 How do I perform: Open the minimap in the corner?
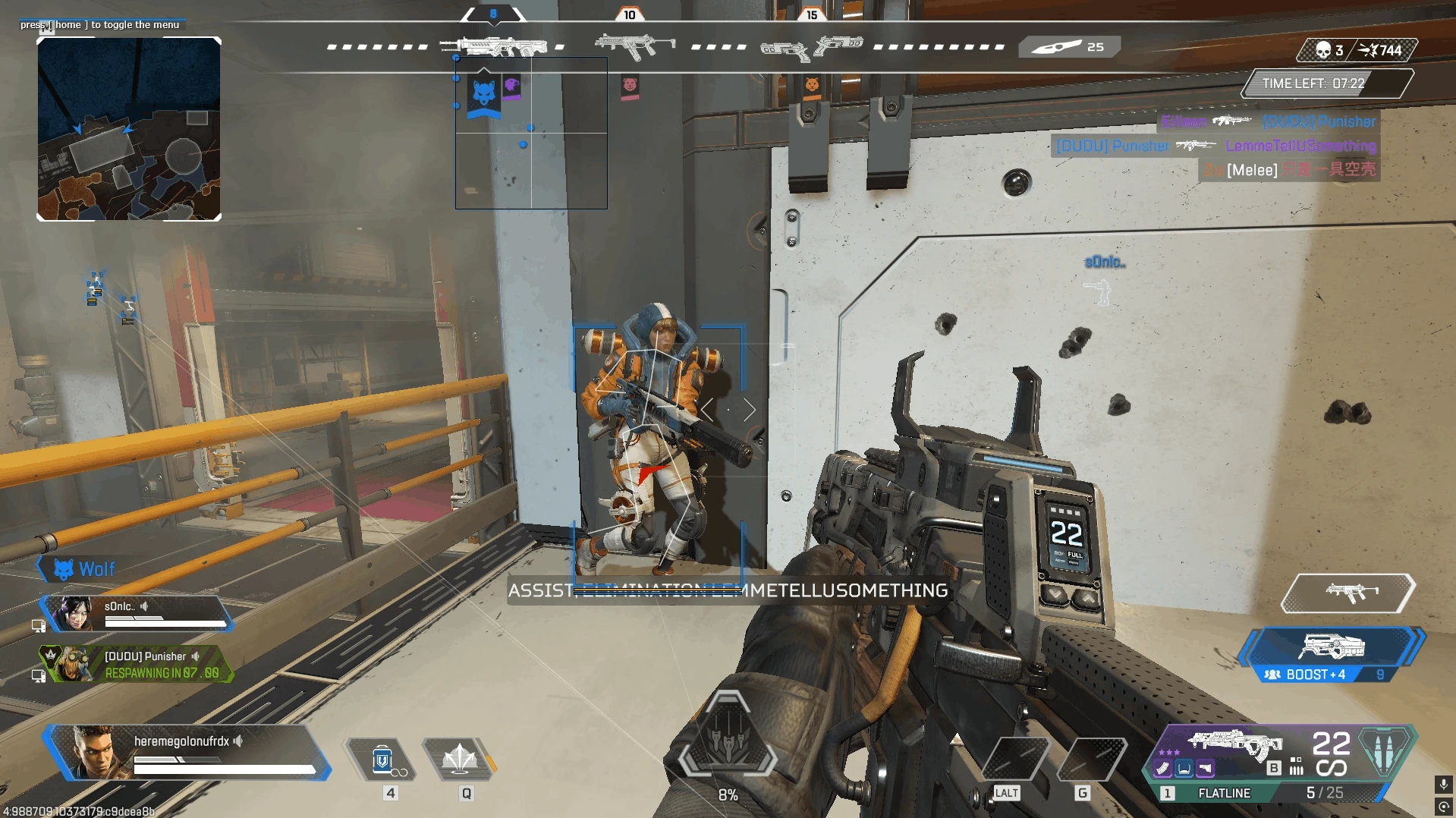[129, 129]
